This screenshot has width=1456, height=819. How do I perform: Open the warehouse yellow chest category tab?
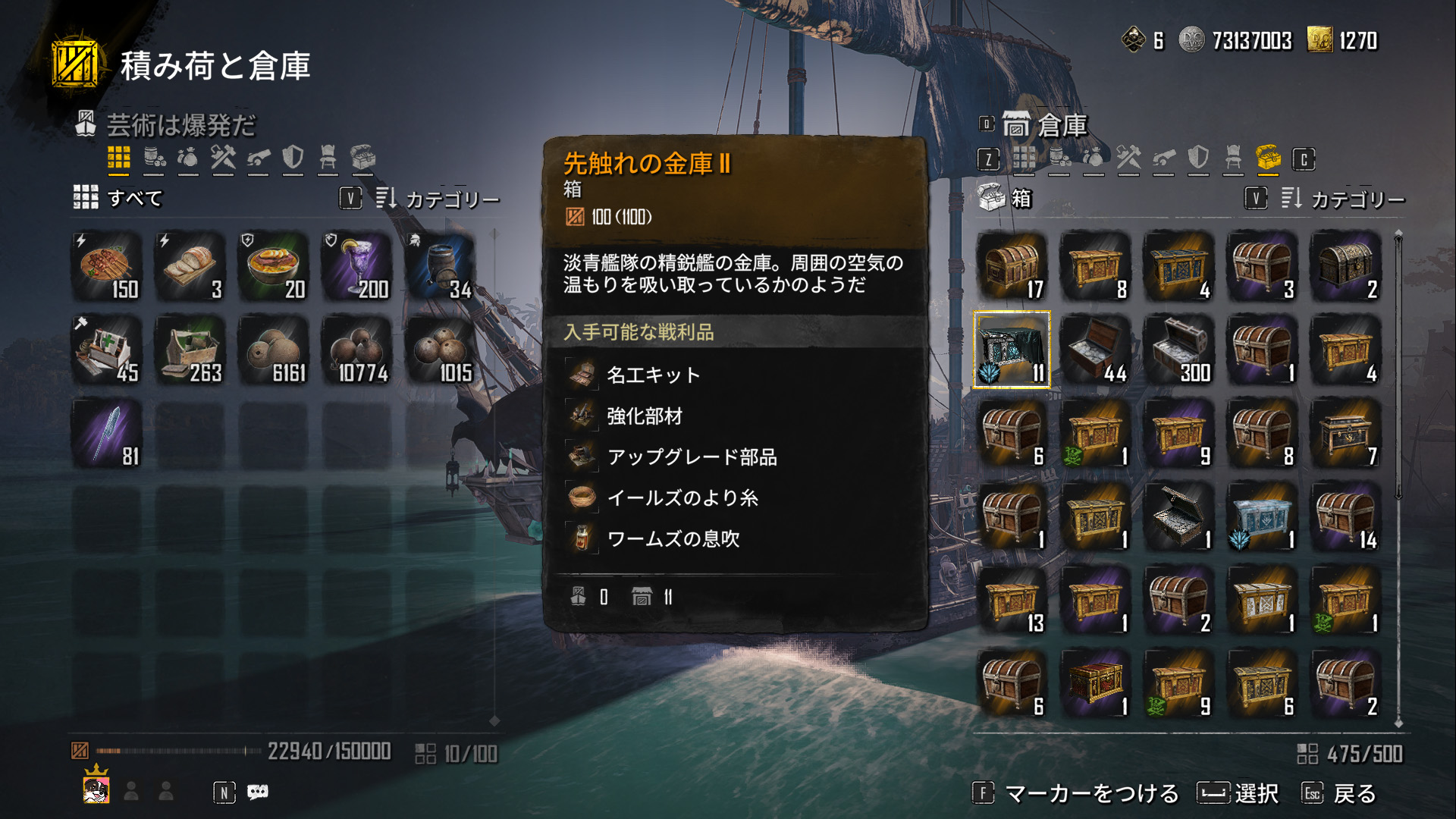1267,158
